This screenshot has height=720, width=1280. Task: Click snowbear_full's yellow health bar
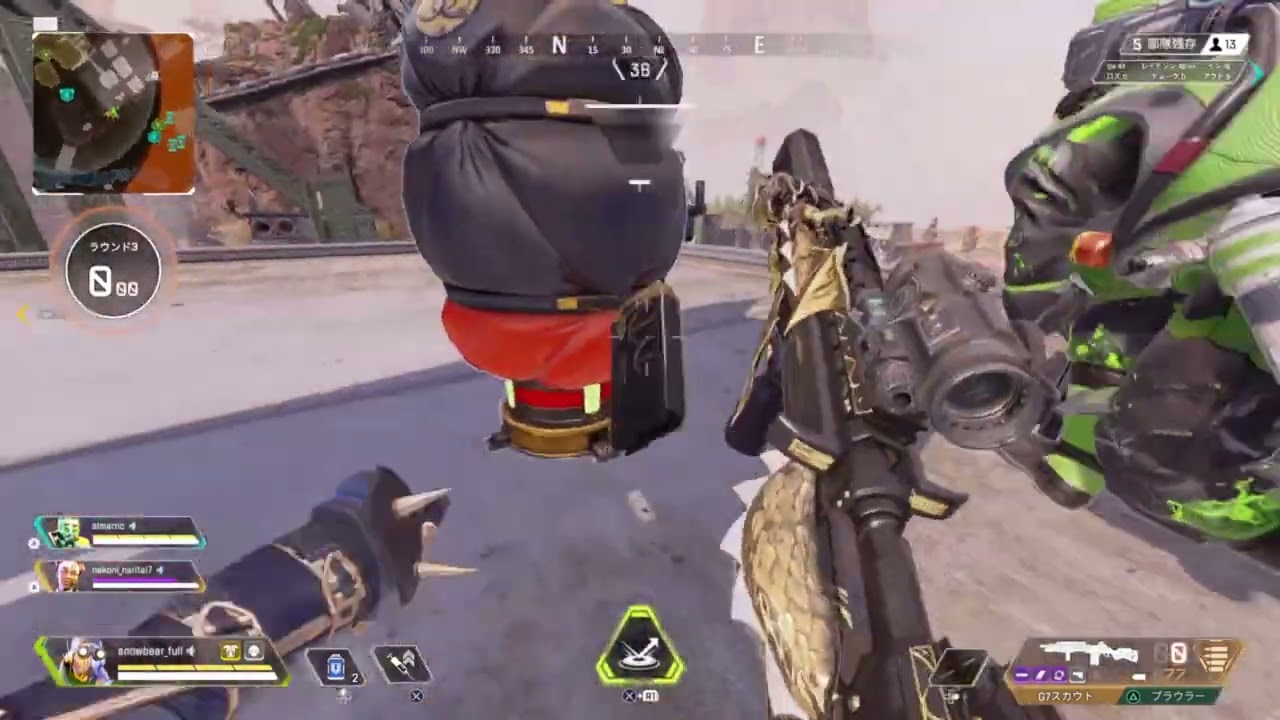click(x=195, y=666)
